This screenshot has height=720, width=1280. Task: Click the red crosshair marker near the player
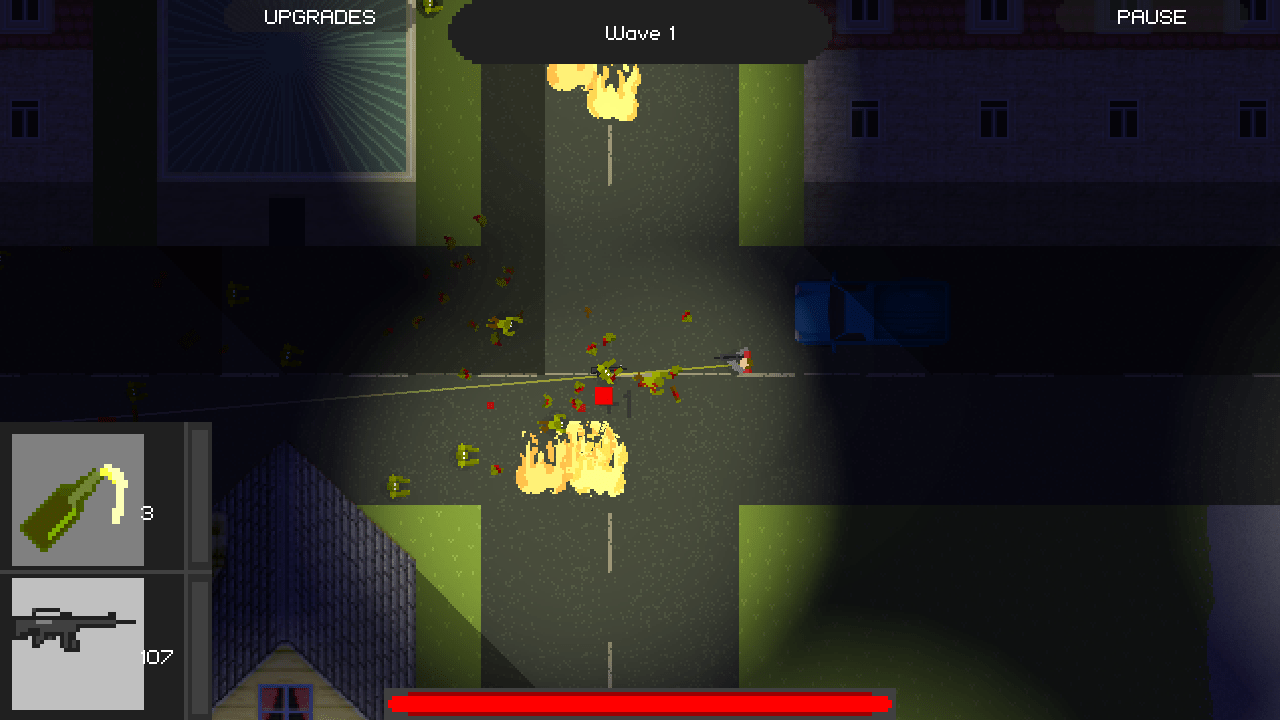pyautogui.click(x=603, y=396)
